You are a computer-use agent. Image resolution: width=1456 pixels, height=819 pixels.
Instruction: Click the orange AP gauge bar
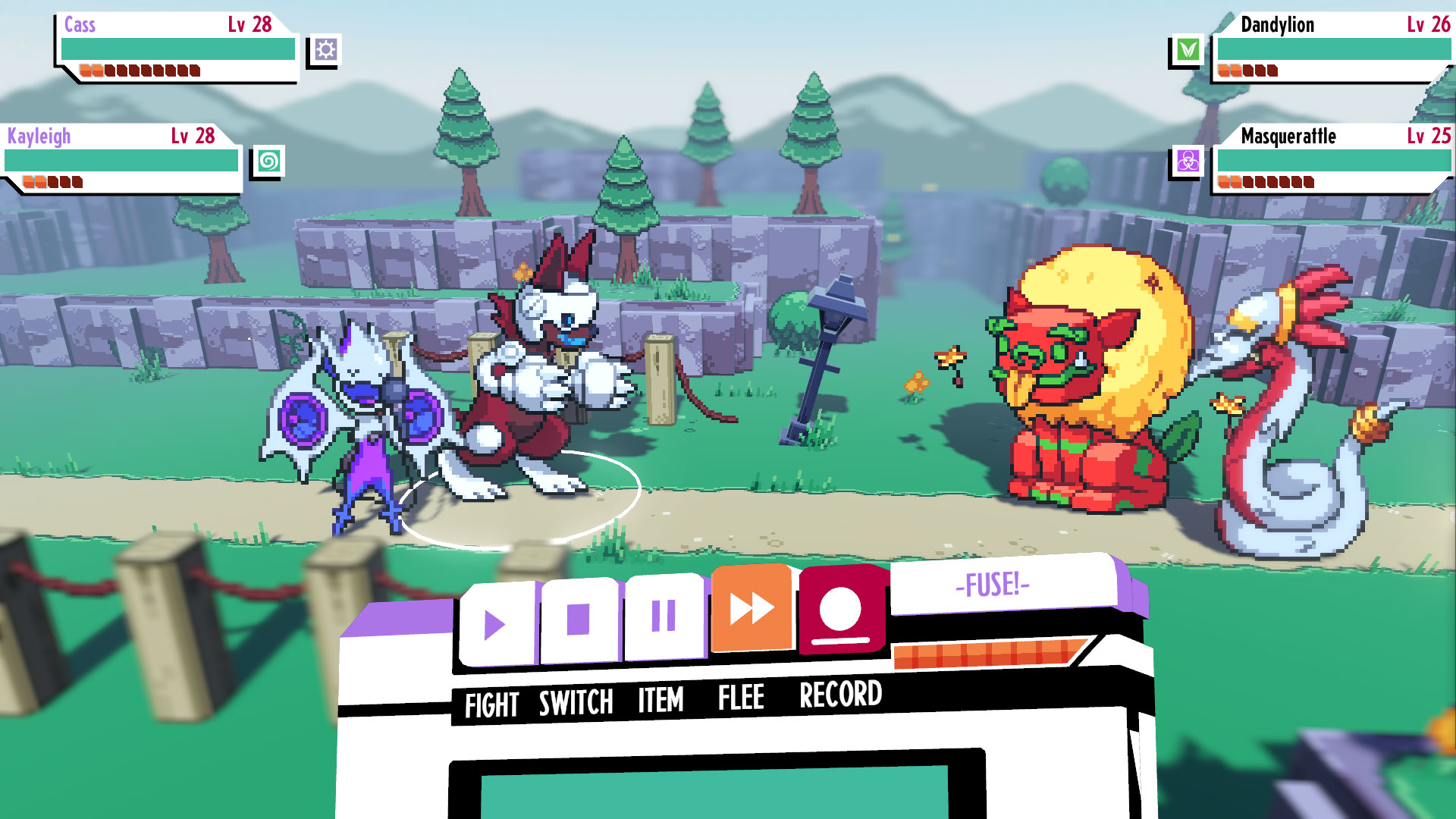[986, 652]
